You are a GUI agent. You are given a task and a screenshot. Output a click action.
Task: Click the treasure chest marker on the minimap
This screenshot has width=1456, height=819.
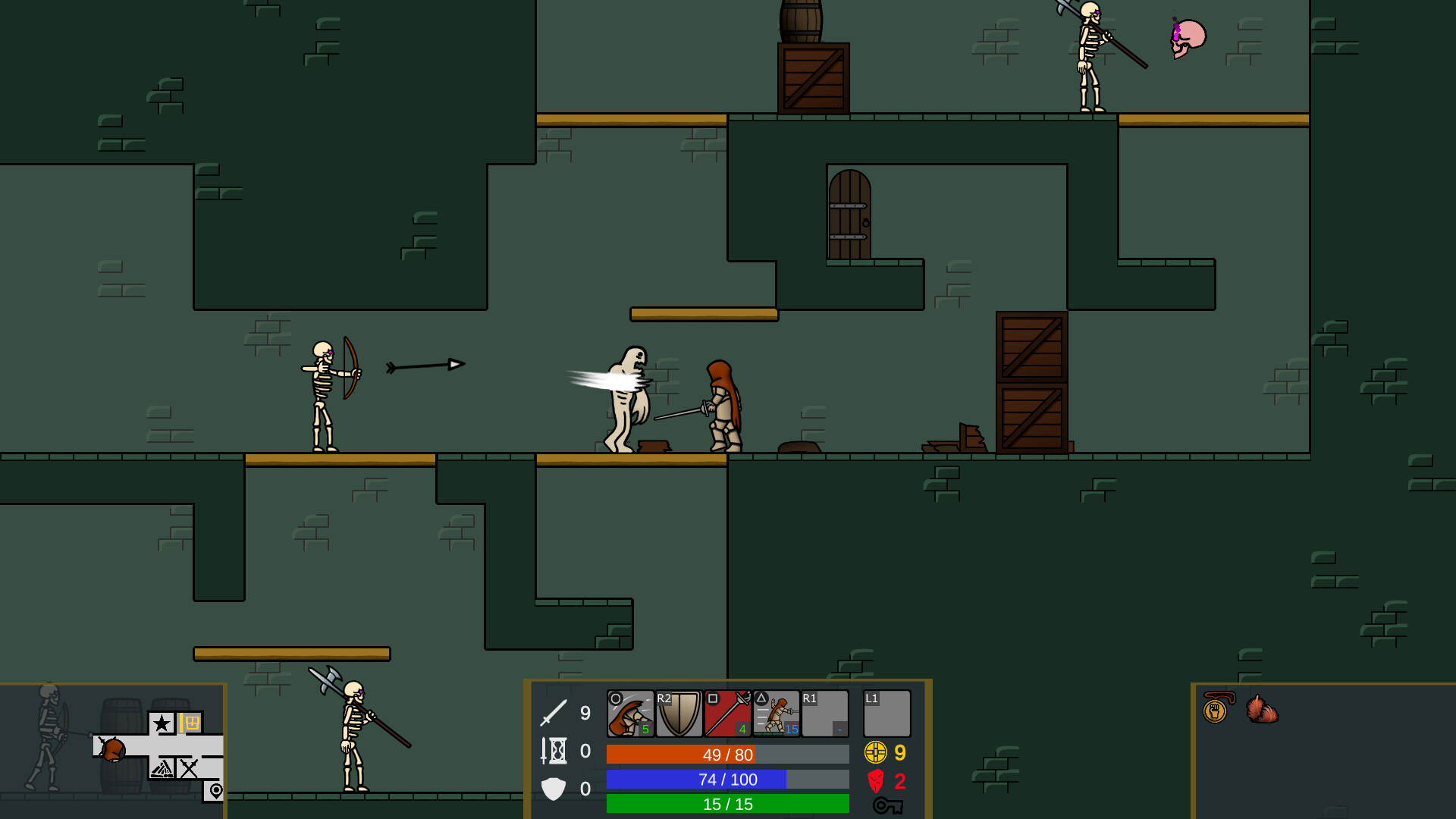pos(192,722)
